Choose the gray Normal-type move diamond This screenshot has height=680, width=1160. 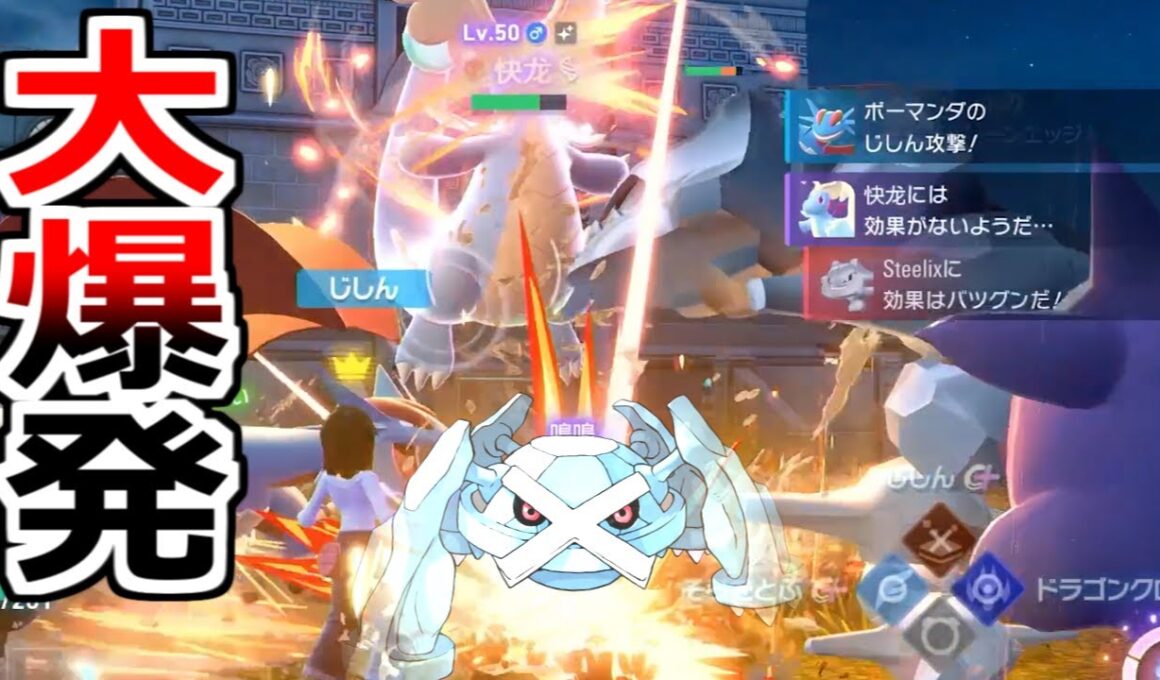coord(937,633)
